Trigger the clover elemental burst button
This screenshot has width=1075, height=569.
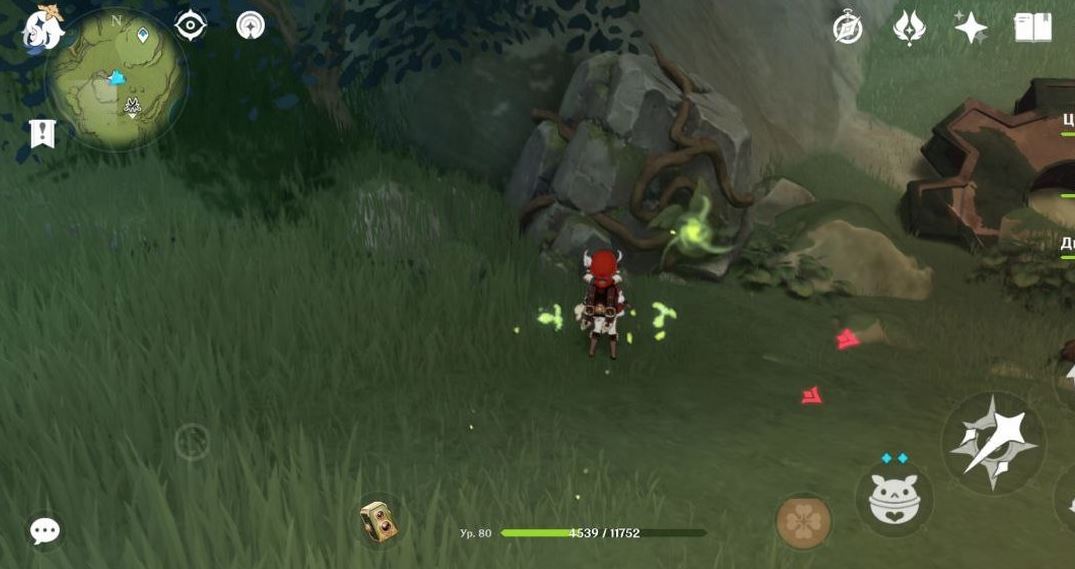[x=803, y=521]
